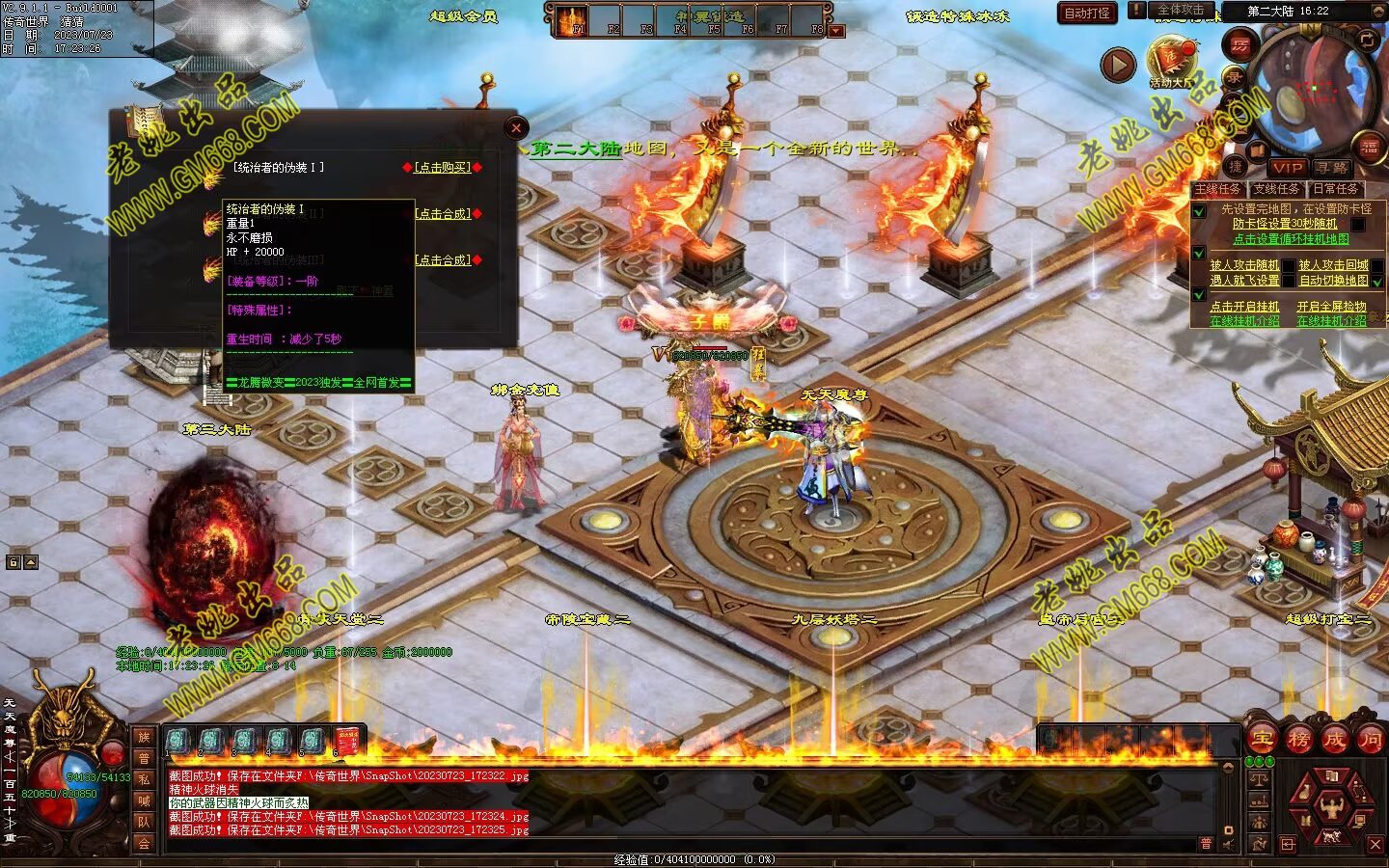Open the VIP panel
Viewport: 1389px width, 868px height.
tap(1287, 168)
